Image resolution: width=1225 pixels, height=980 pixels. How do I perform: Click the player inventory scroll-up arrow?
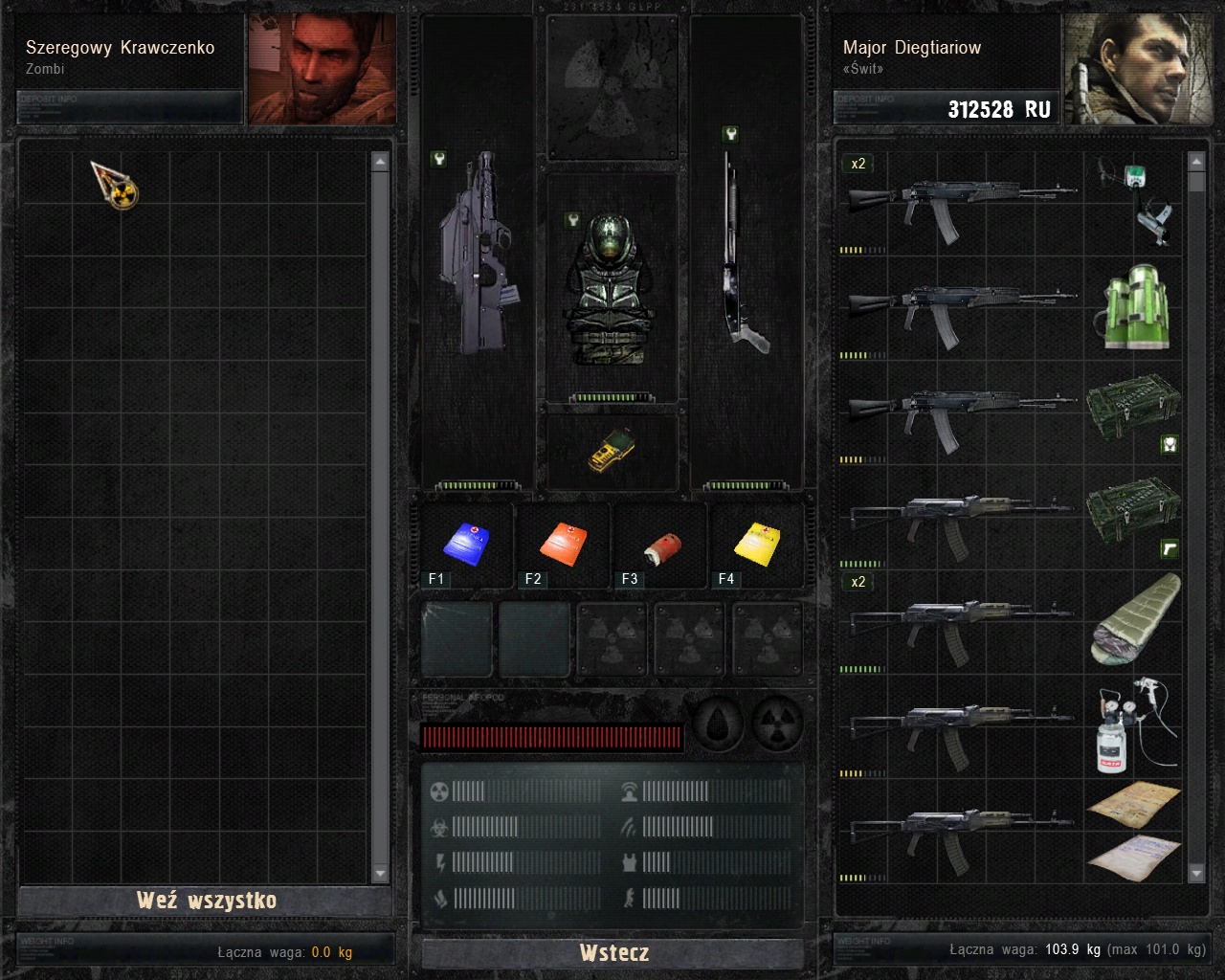pyautogui.click(x=1196, y=162)
